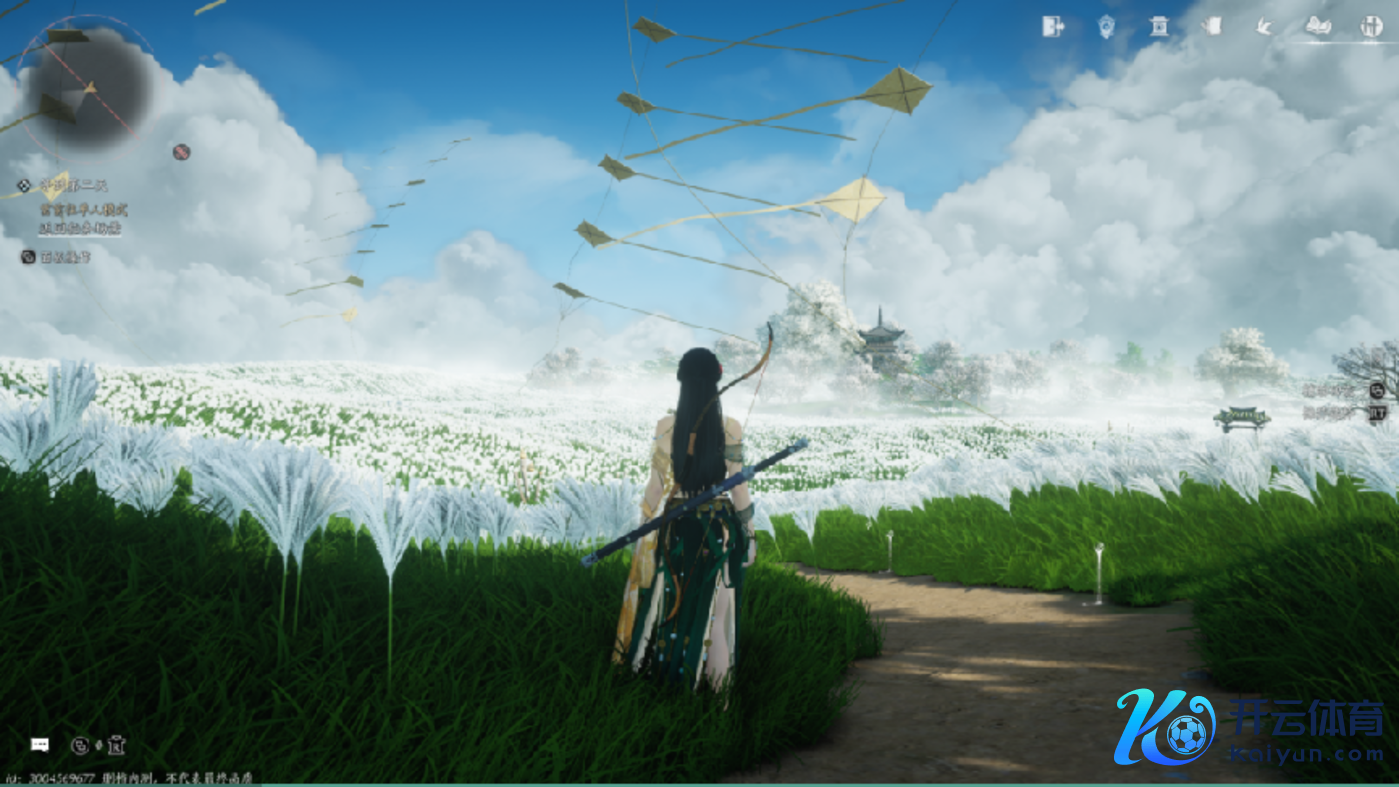
Task: Click the red circular marker beside the minimap
Action: tap(181, 152)
